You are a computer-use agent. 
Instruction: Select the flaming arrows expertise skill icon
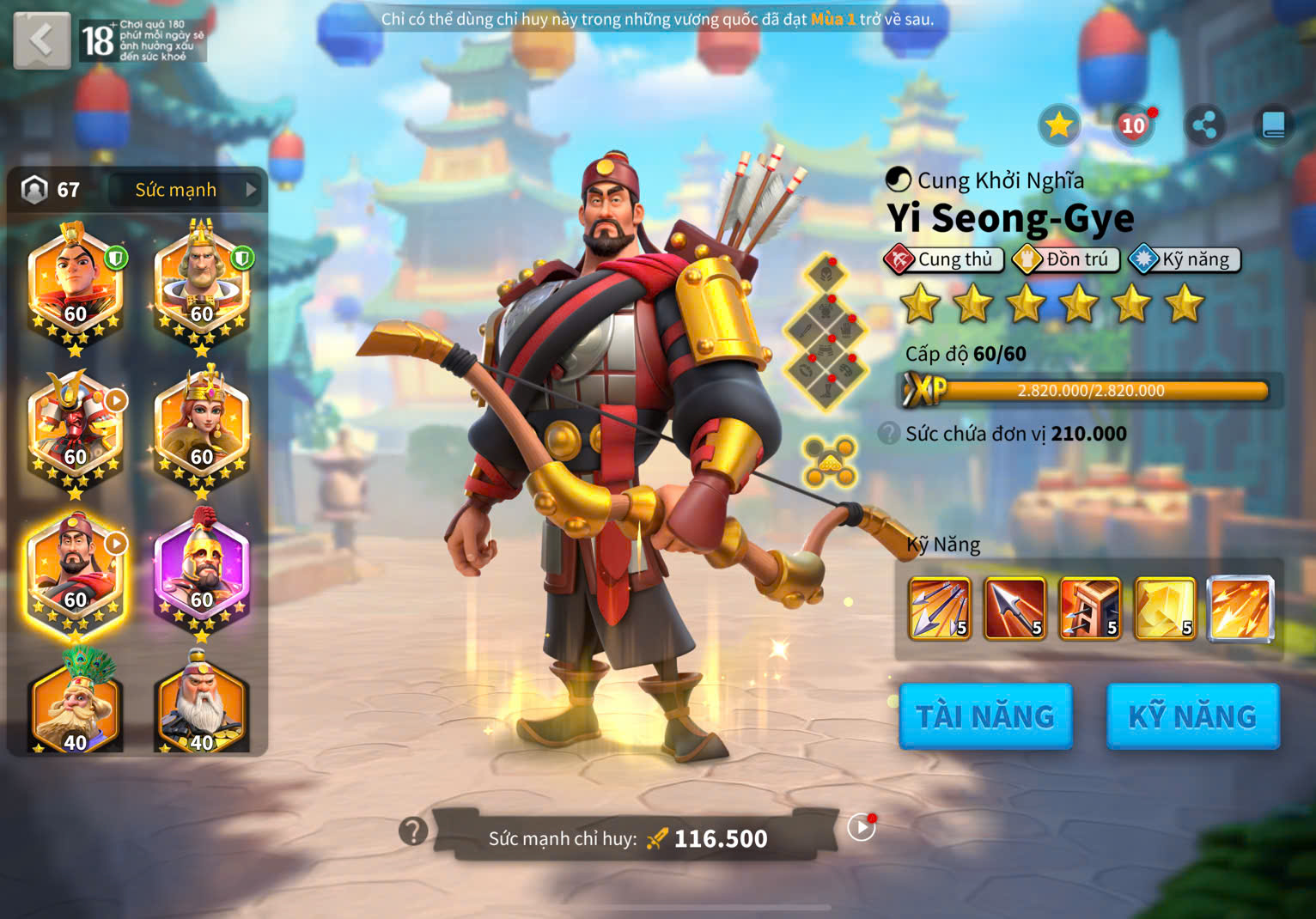(1240, 609)
